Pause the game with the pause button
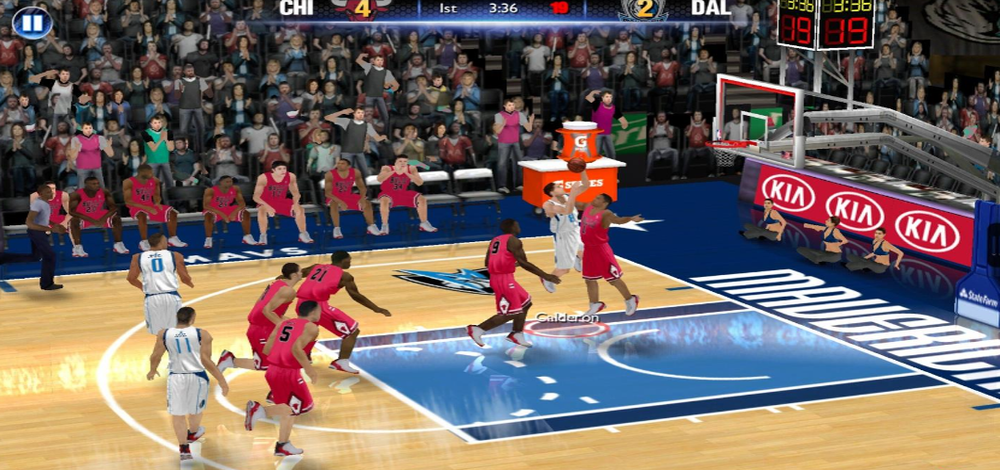 point(31,21)
